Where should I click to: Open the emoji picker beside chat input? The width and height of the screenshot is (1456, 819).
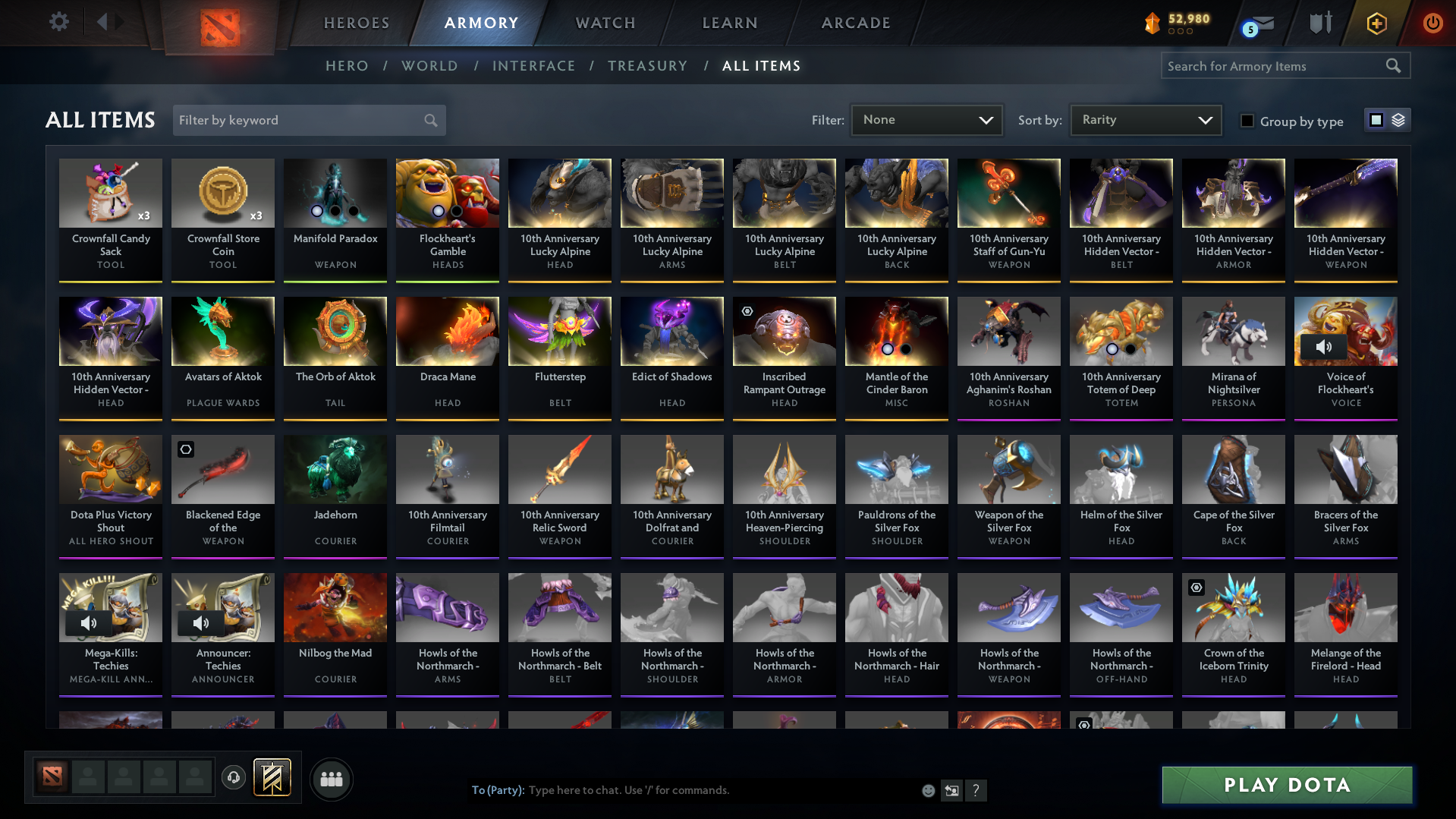[x=928, y=790]
